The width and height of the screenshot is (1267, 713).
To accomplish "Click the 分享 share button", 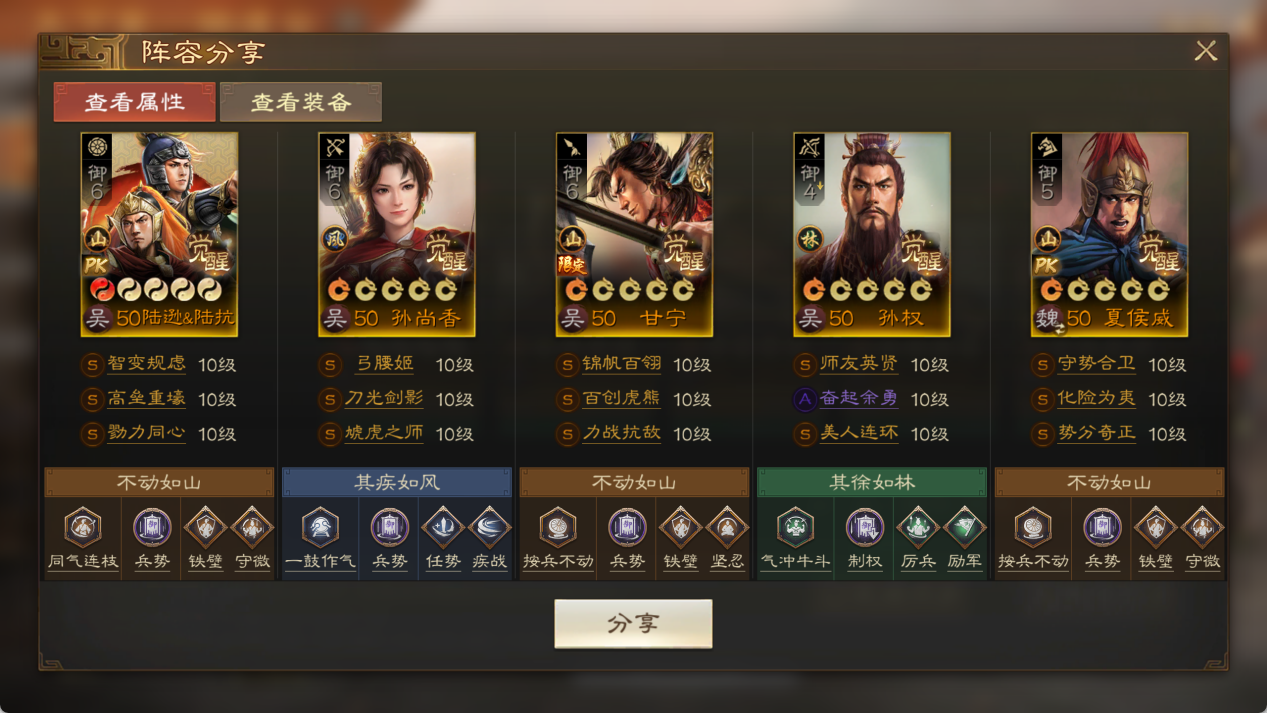I will pos(633,624).
